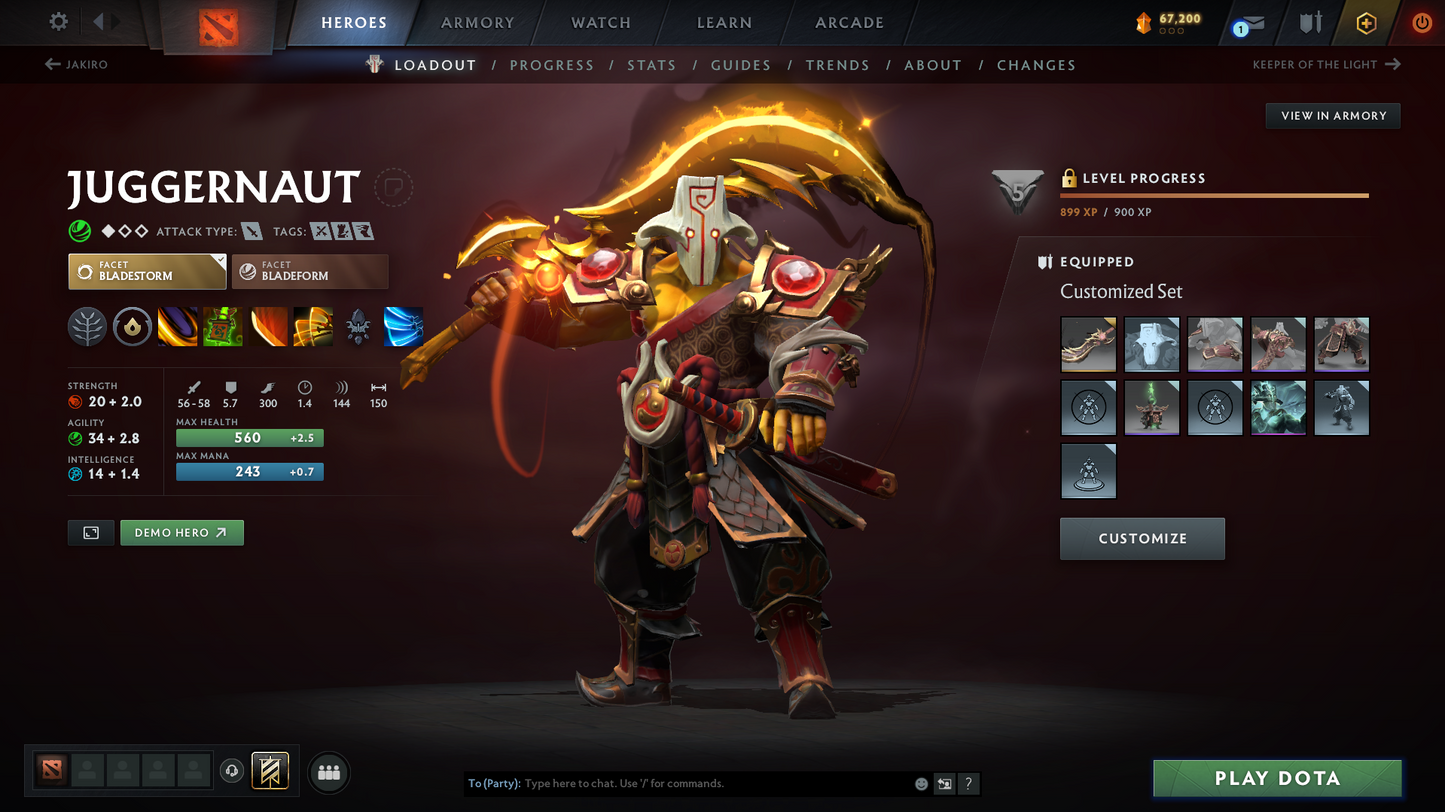Select the BLADEFORM facet
Viewport: 1445px width, 812px height.
click(x=310, y=271)
